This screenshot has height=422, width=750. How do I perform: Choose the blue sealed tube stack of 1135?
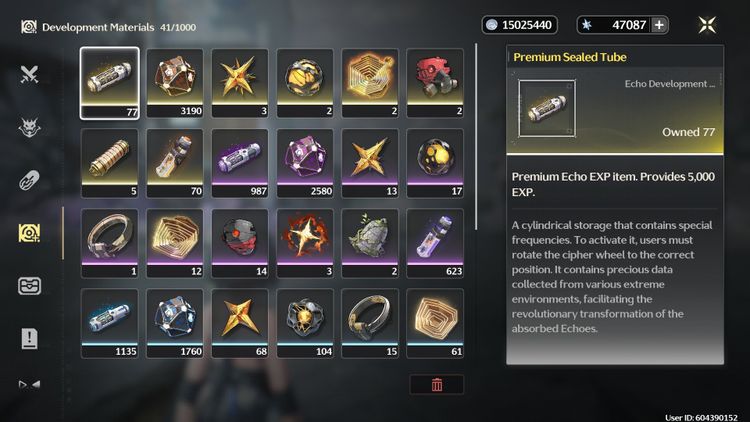[110, 323]
